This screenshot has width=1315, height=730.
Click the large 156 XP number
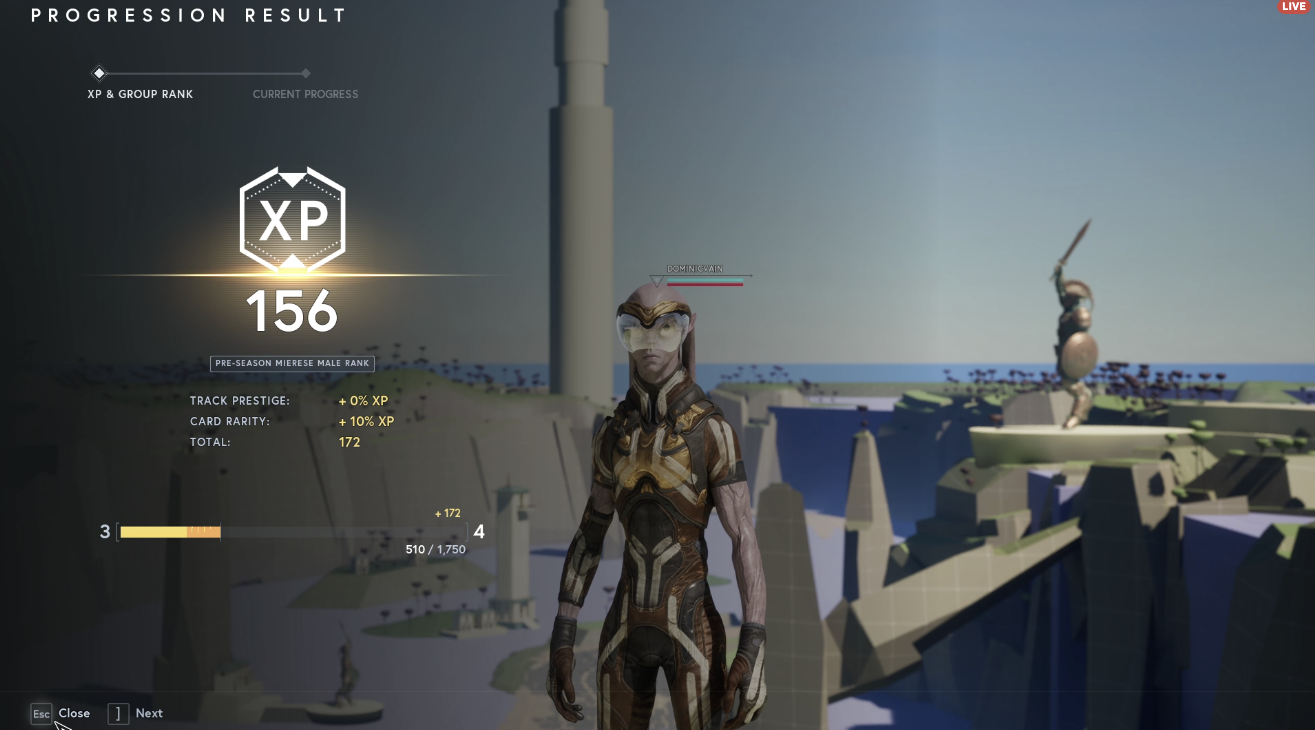point(292,311)
